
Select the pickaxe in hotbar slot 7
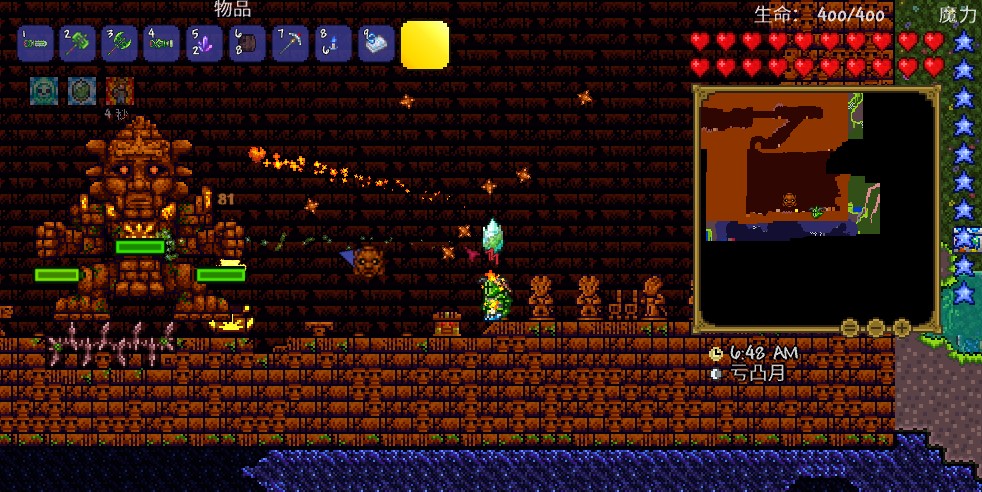(291, 45)
